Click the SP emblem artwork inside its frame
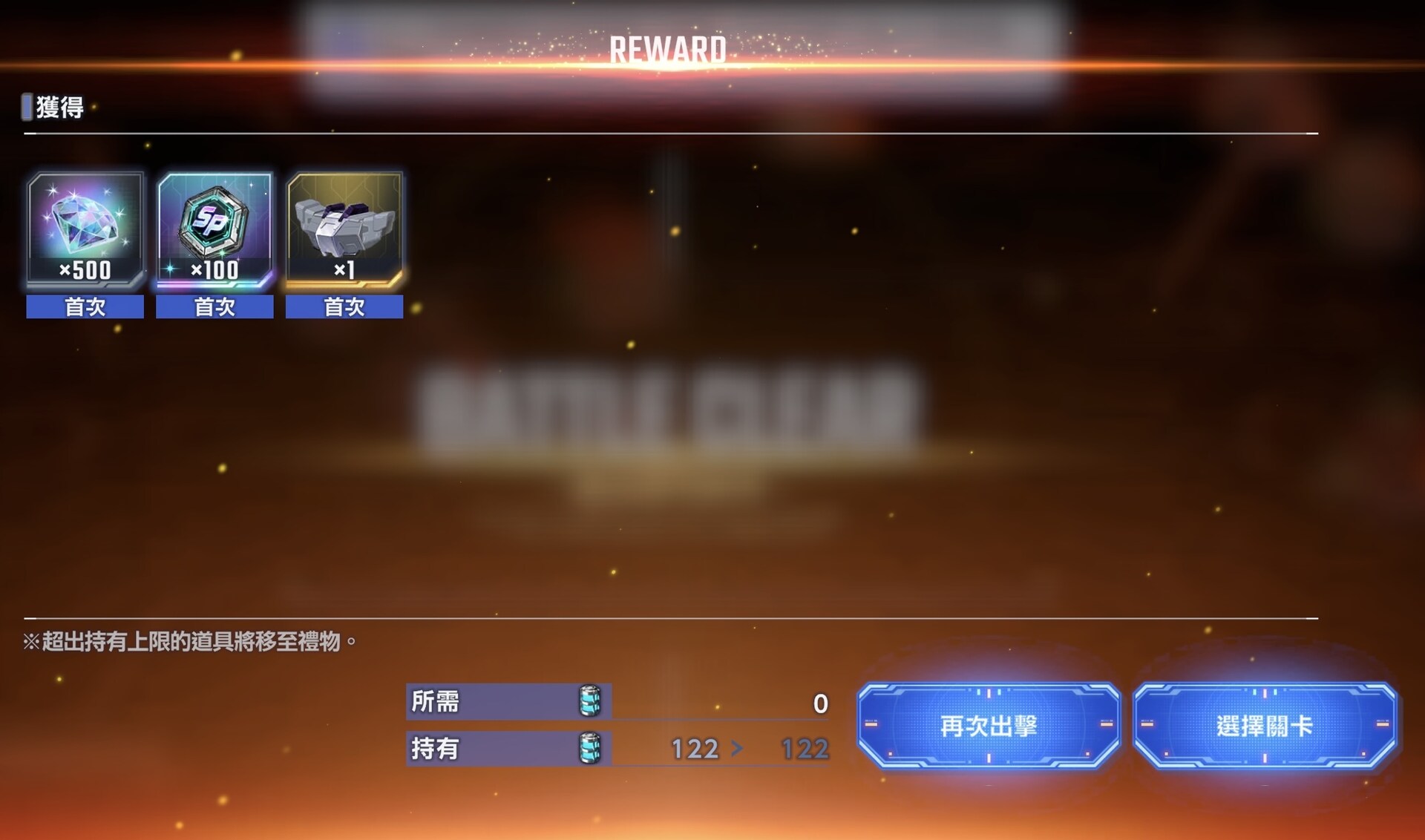The width and height of the screenshot is (1425, 840). 214,223
